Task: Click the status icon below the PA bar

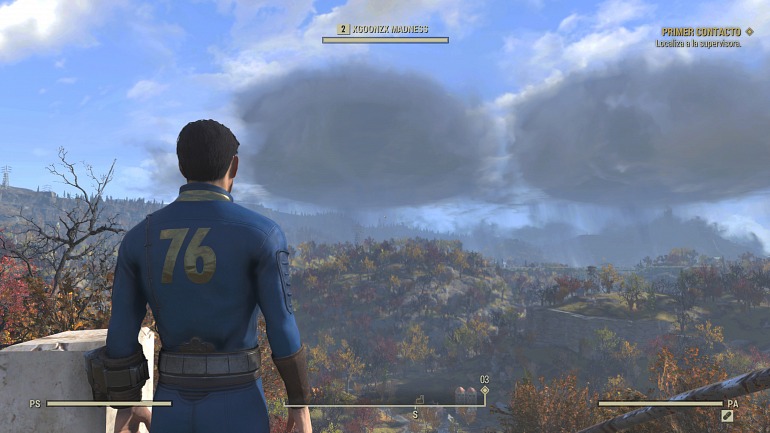Action: tap(728, 416)
